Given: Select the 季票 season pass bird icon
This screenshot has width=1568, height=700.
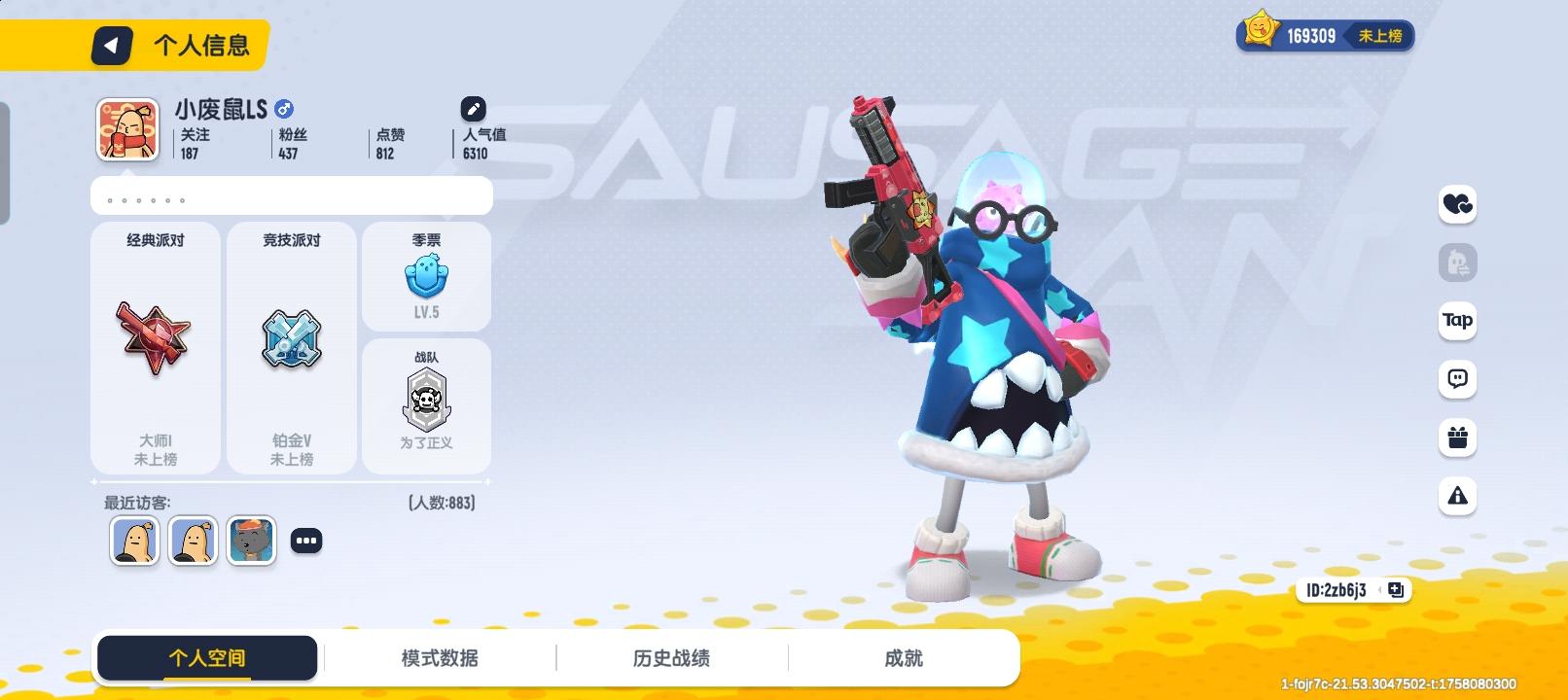Looking at the screenshot, I should point(426,276).
